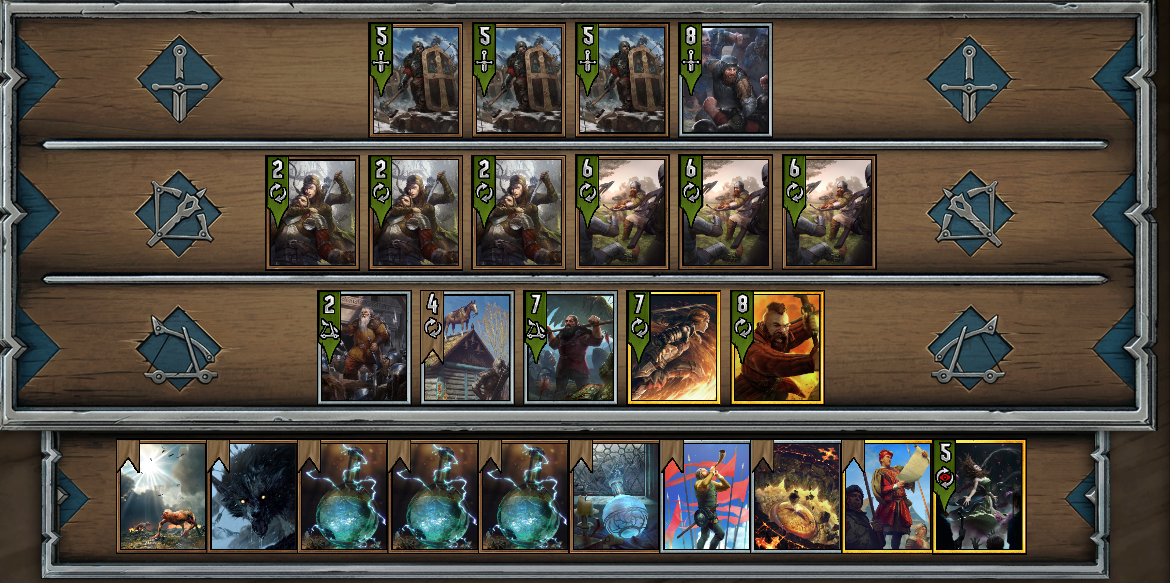
Task: Pick the strength 2 old bearded dwarf card
Action: tap(364, 347)
